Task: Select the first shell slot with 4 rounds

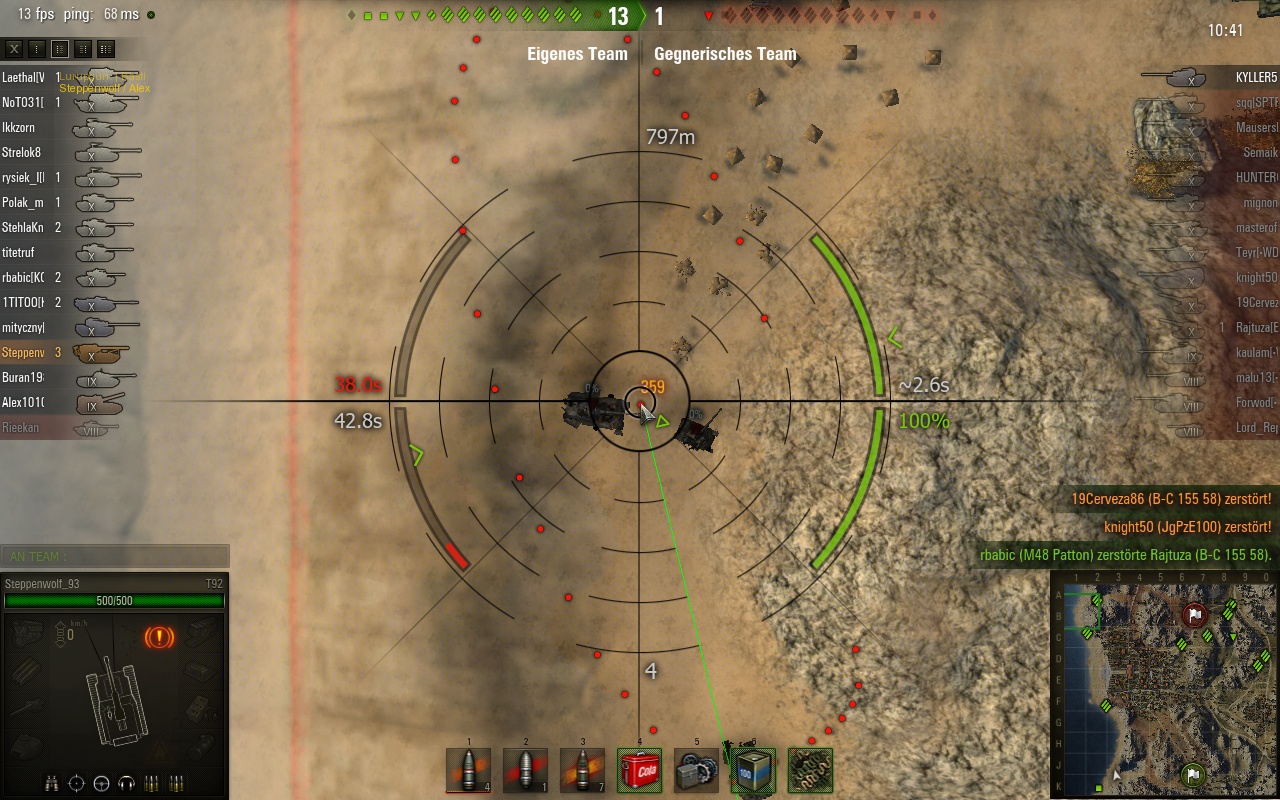Action: click(x=468, y=770)
